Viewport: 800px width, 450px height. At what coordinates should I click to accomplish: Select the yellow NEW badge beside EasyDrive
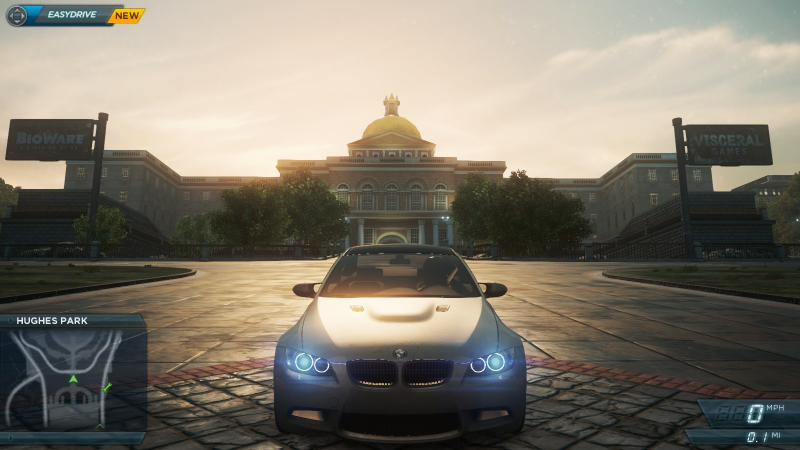coord(127,16)
